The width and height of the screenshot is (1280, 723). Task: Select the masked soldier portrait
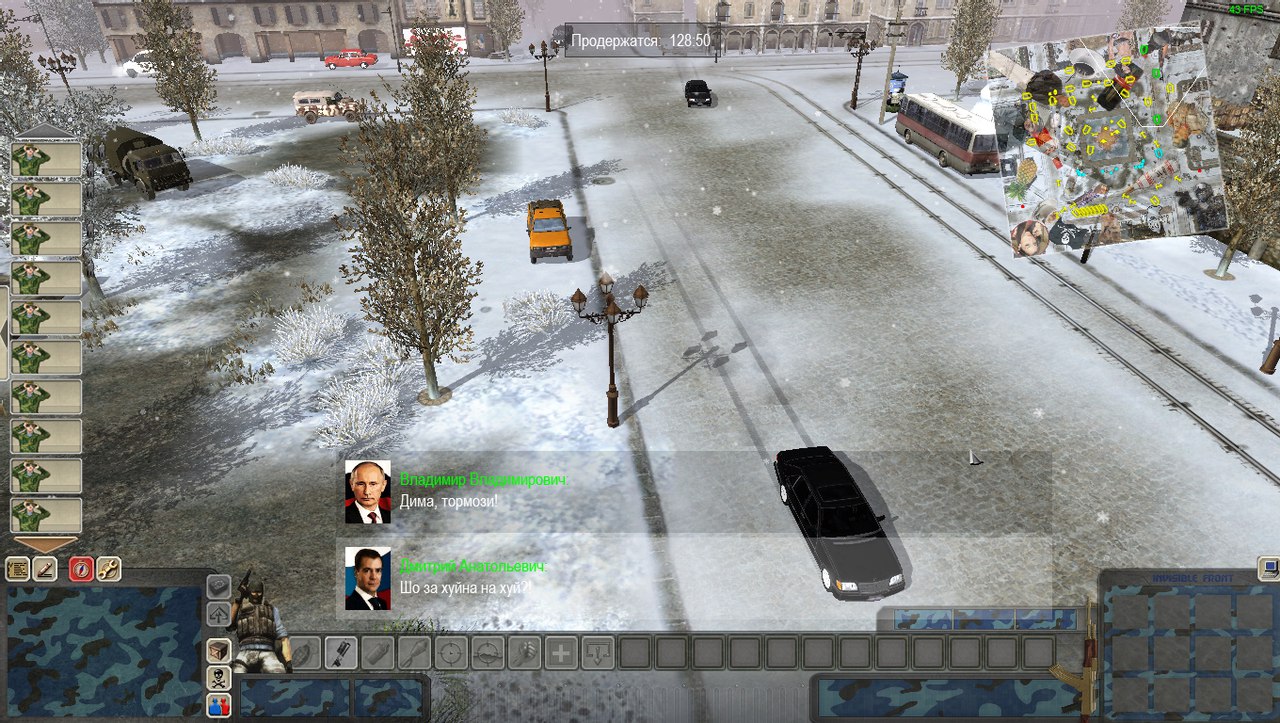coord(256,625)
